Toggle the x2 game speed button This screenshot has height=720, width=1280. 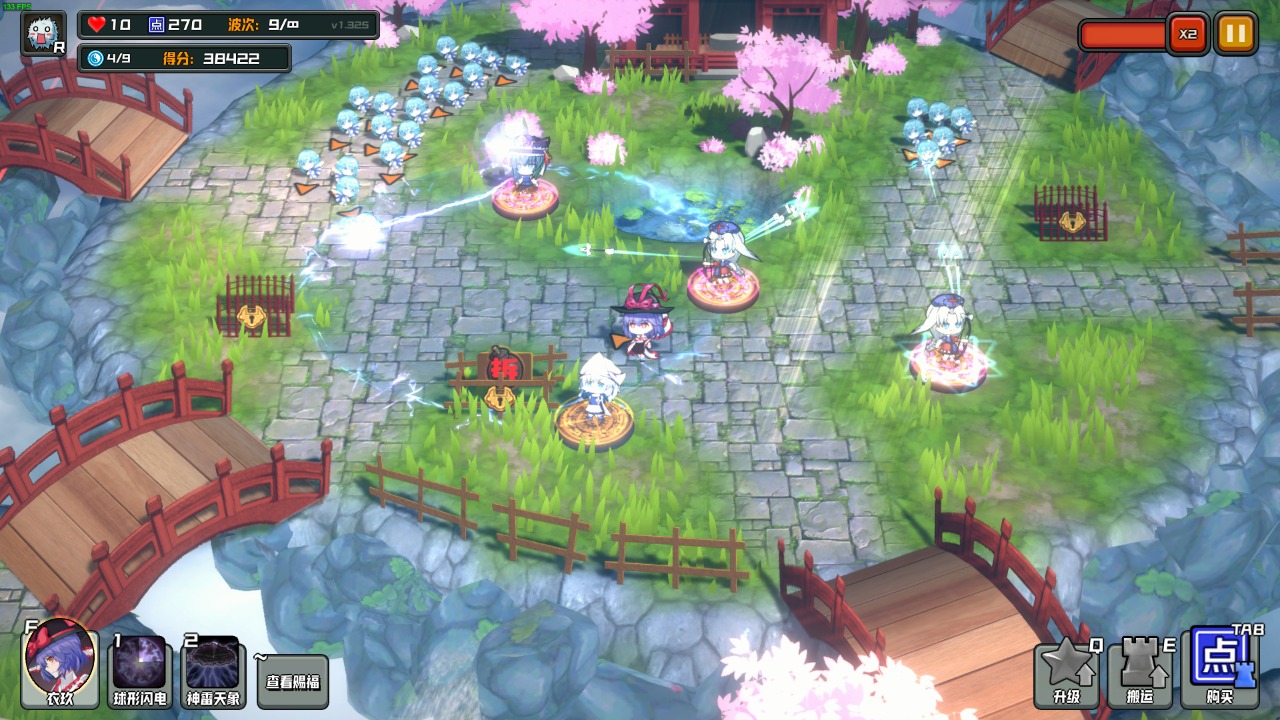[x=1187, y=34]
